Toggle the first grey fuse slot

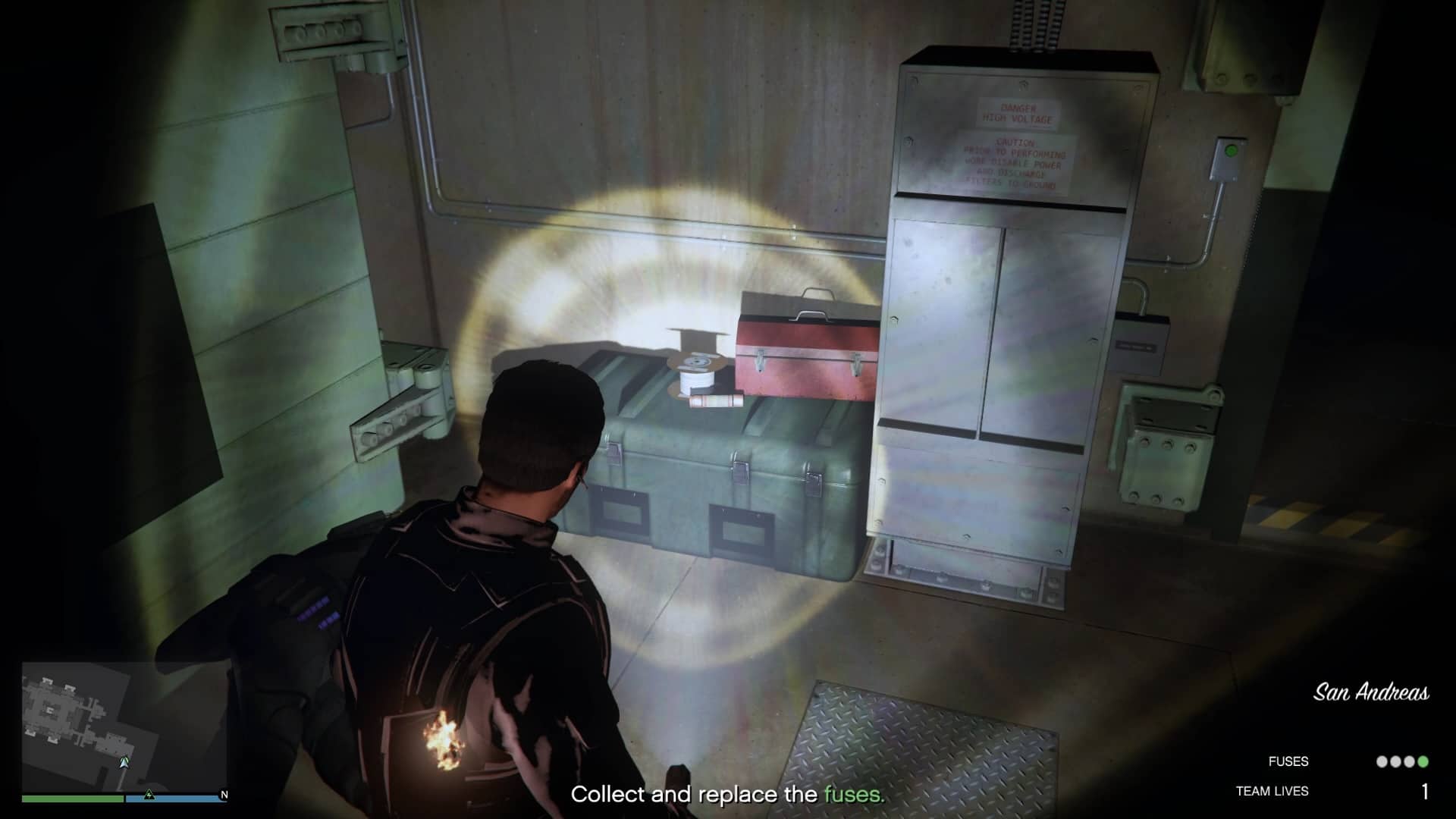pos(1382,761)
